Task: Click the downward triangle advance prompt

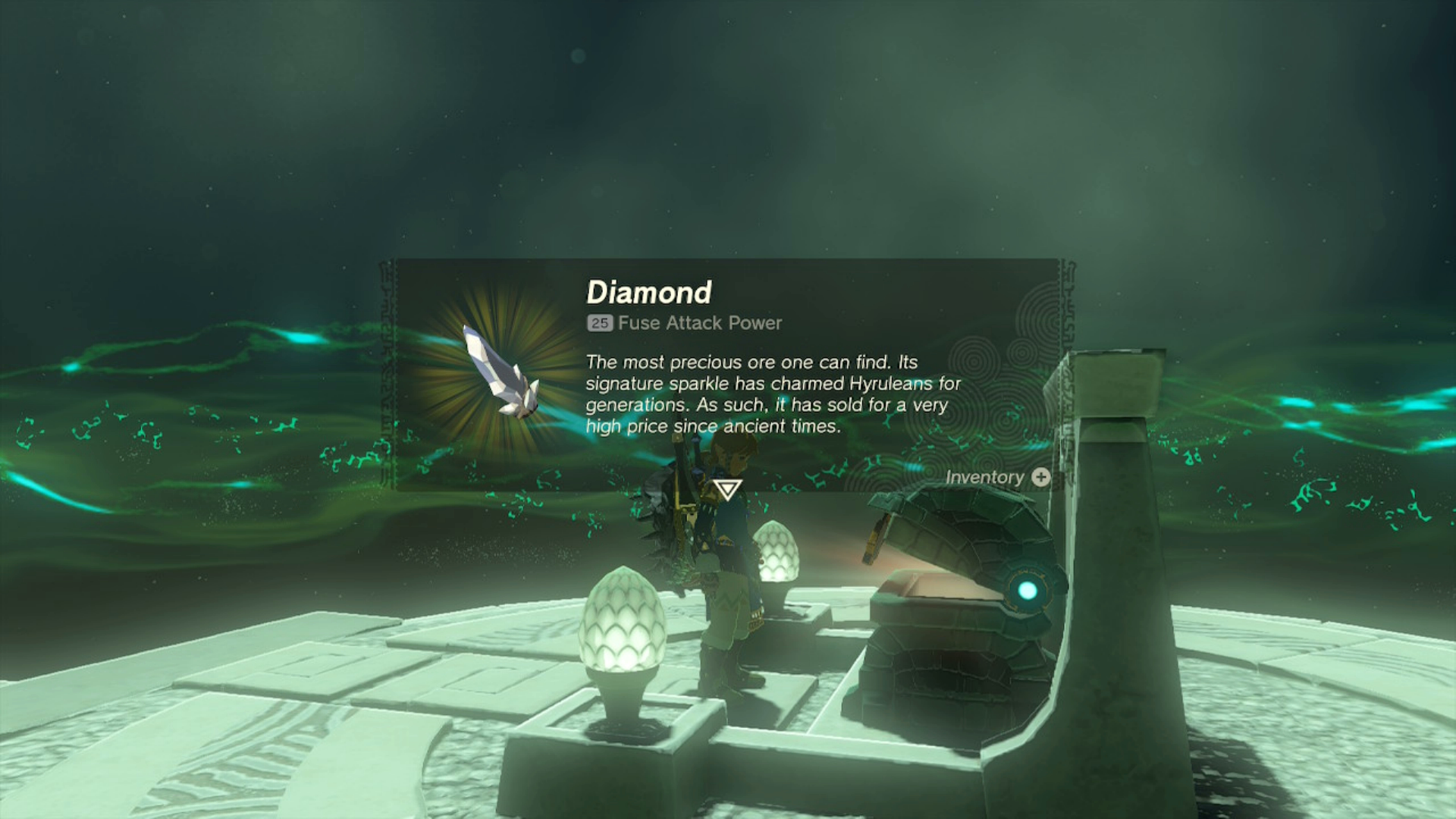Action: 726,491
